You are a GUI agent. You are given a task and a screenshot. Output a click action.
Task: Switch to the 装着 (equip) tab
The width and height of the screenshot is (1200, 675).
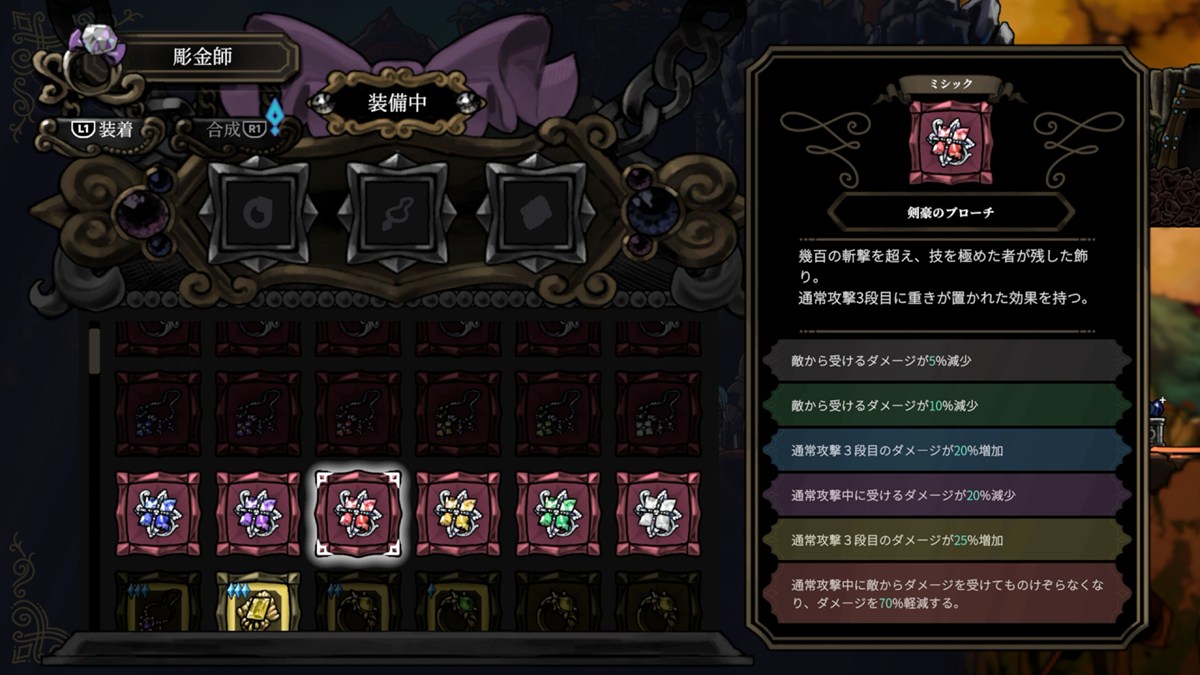tap(103, 129)
